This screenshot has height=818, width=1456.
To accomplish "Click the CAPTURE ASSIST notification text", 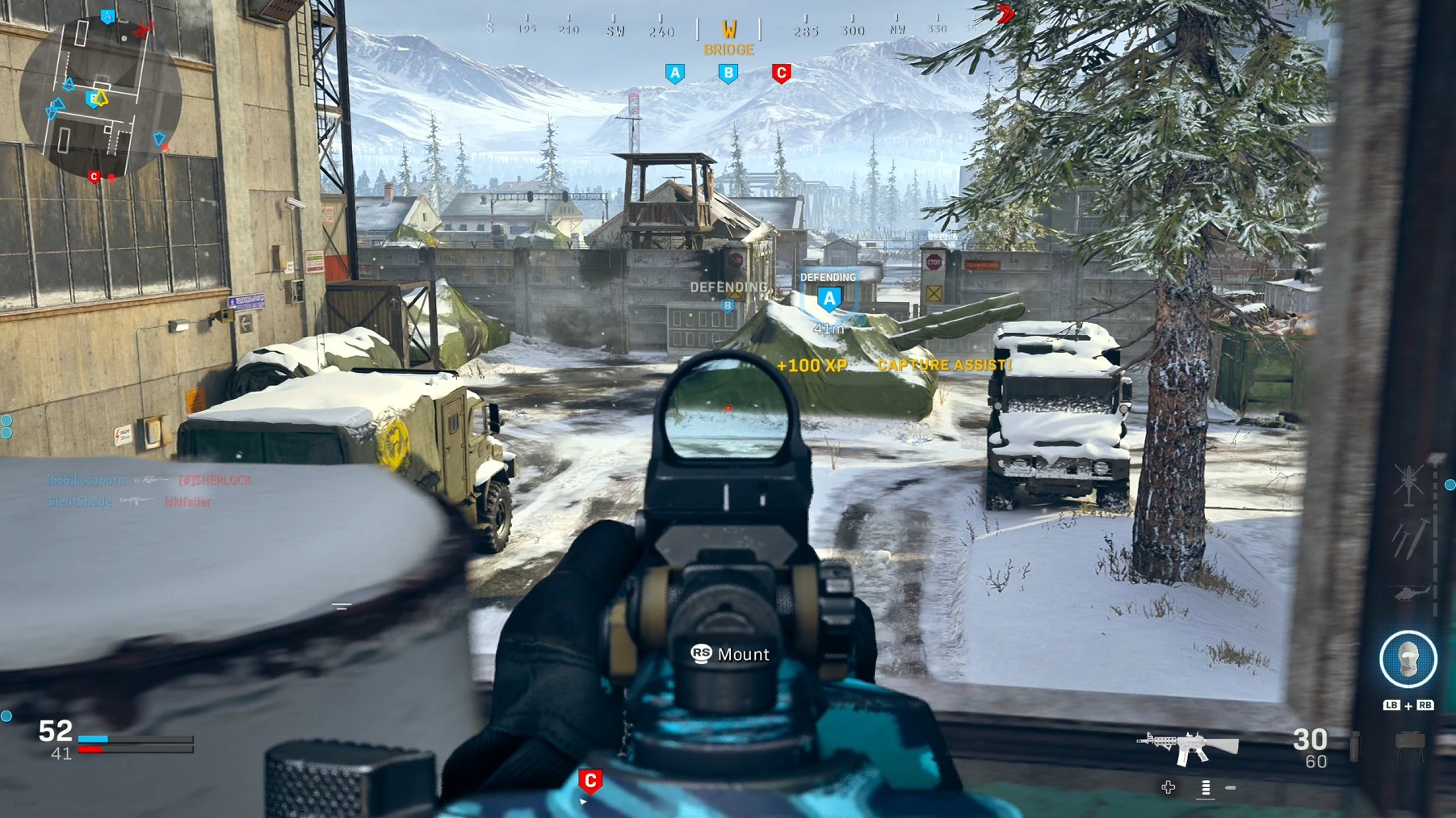I will click(943, 365).
